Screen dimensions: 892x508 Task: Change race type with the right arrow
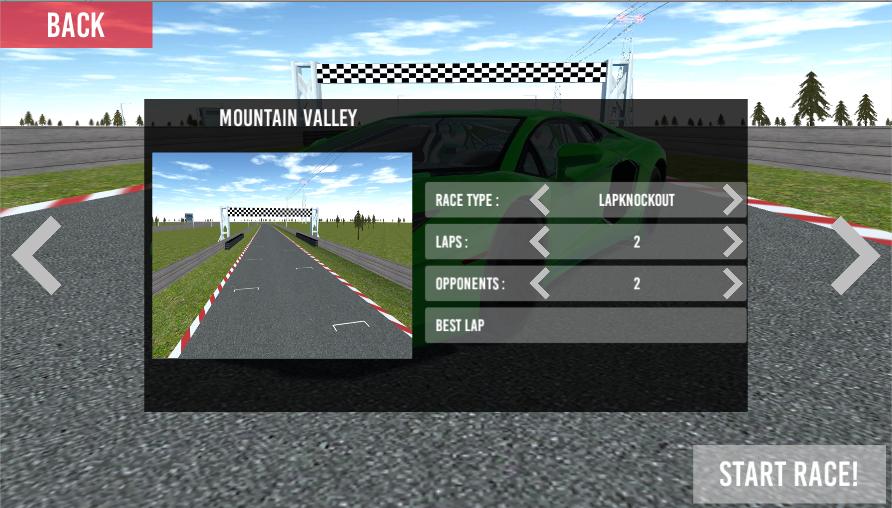733,200
